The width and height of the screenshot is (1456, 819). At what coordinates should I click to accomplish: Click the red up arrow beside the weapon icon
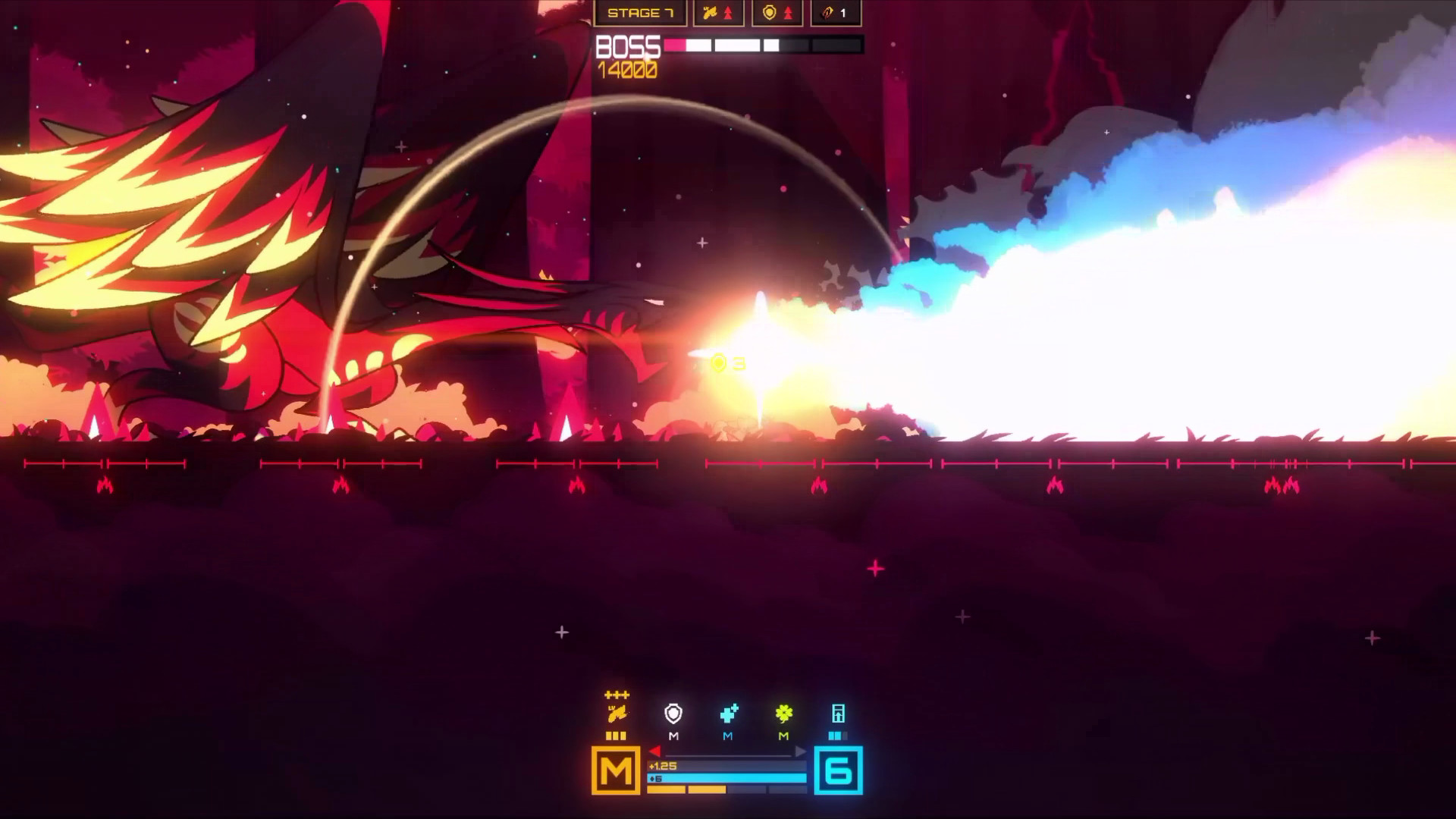[726, 12]
